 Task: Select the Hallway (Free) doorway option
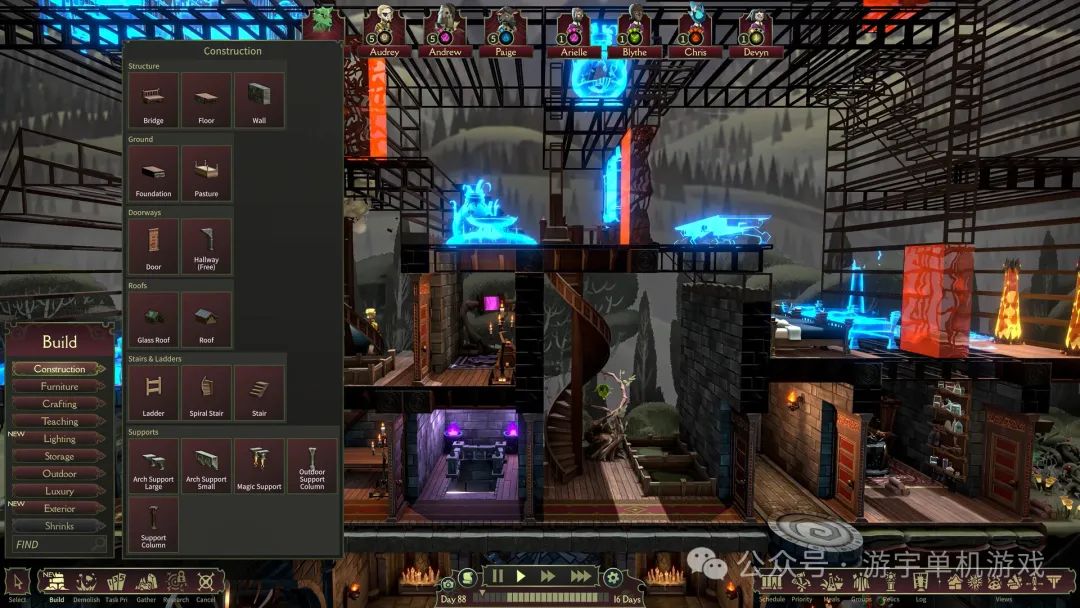tap(206, 246)
